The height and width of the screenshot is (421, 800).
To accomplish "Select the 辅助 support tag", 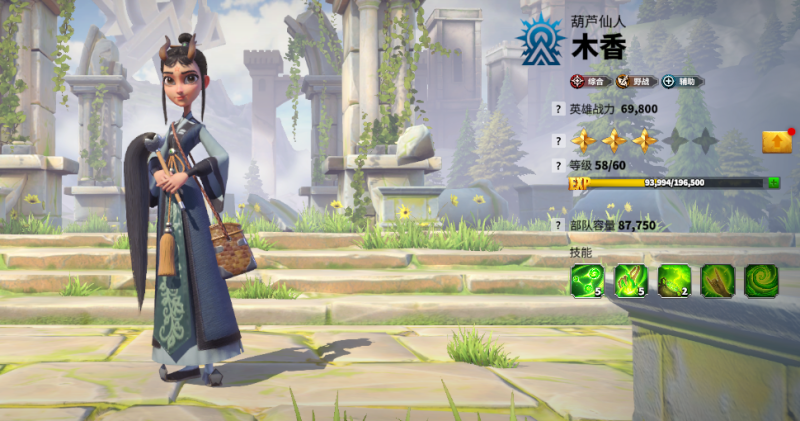I will [683, 81].
